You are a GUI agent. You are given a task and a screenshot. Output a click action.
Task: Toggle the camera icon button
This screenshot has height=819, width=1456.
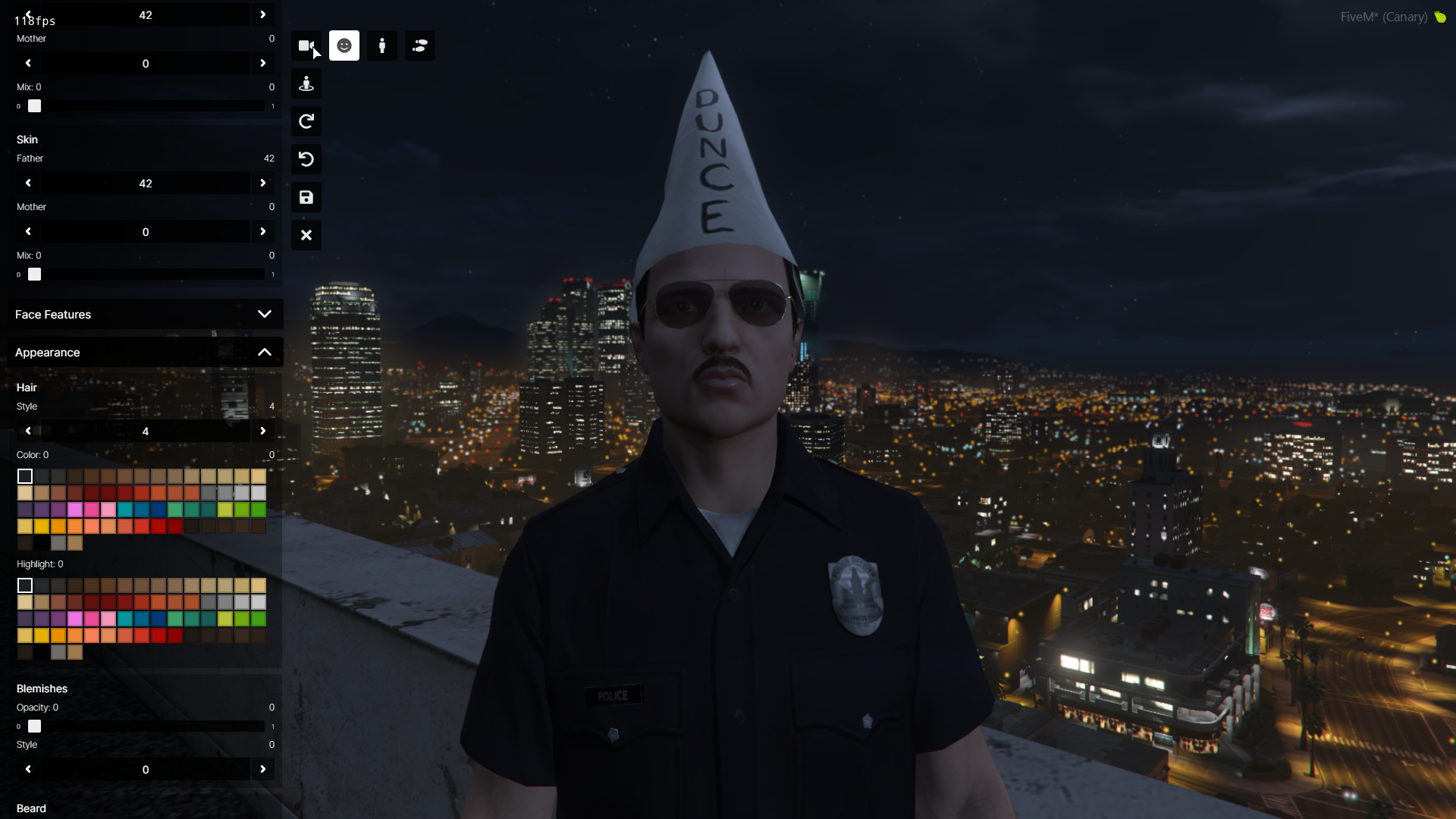[x=306, y=45]
